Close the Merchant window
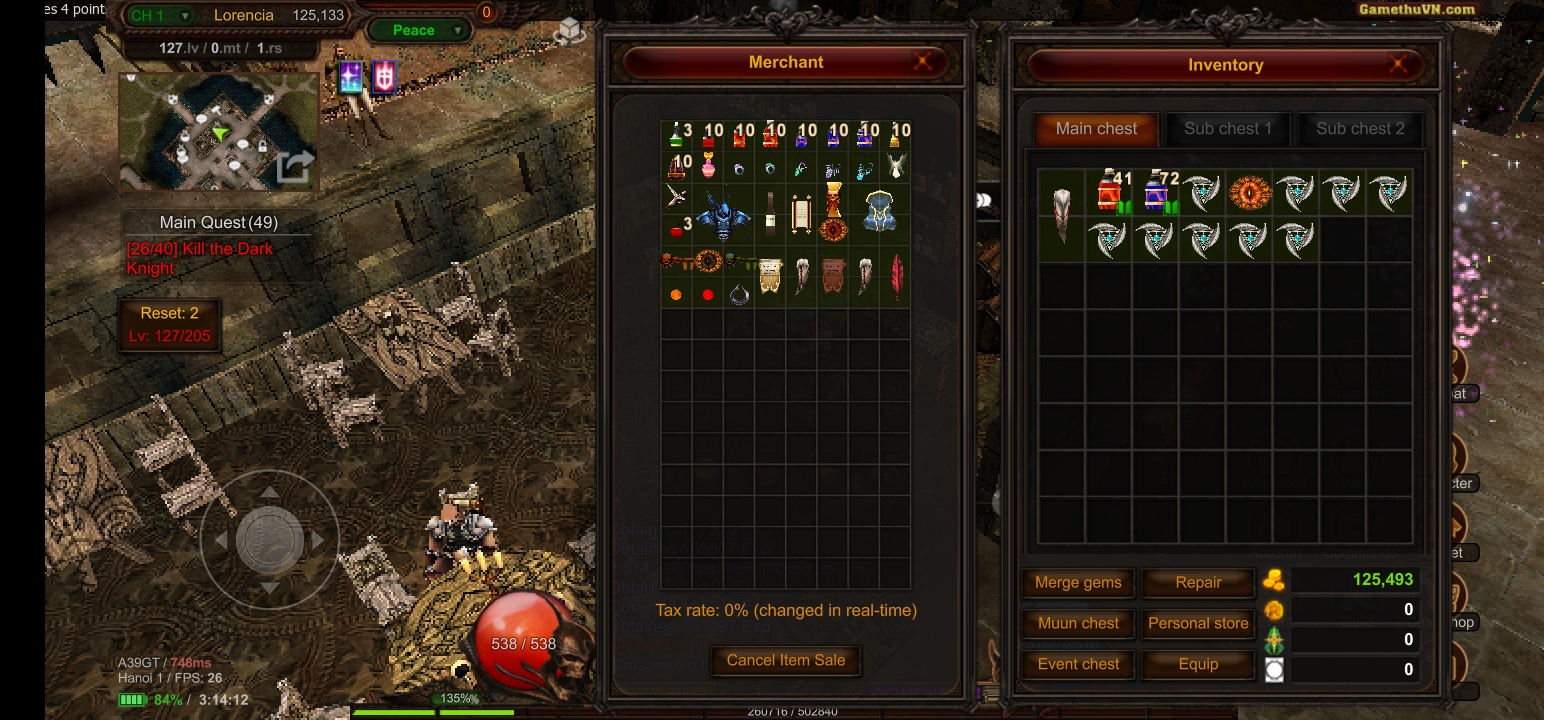The width and height of the screenshot is (1544, 720). click(922, 62)
